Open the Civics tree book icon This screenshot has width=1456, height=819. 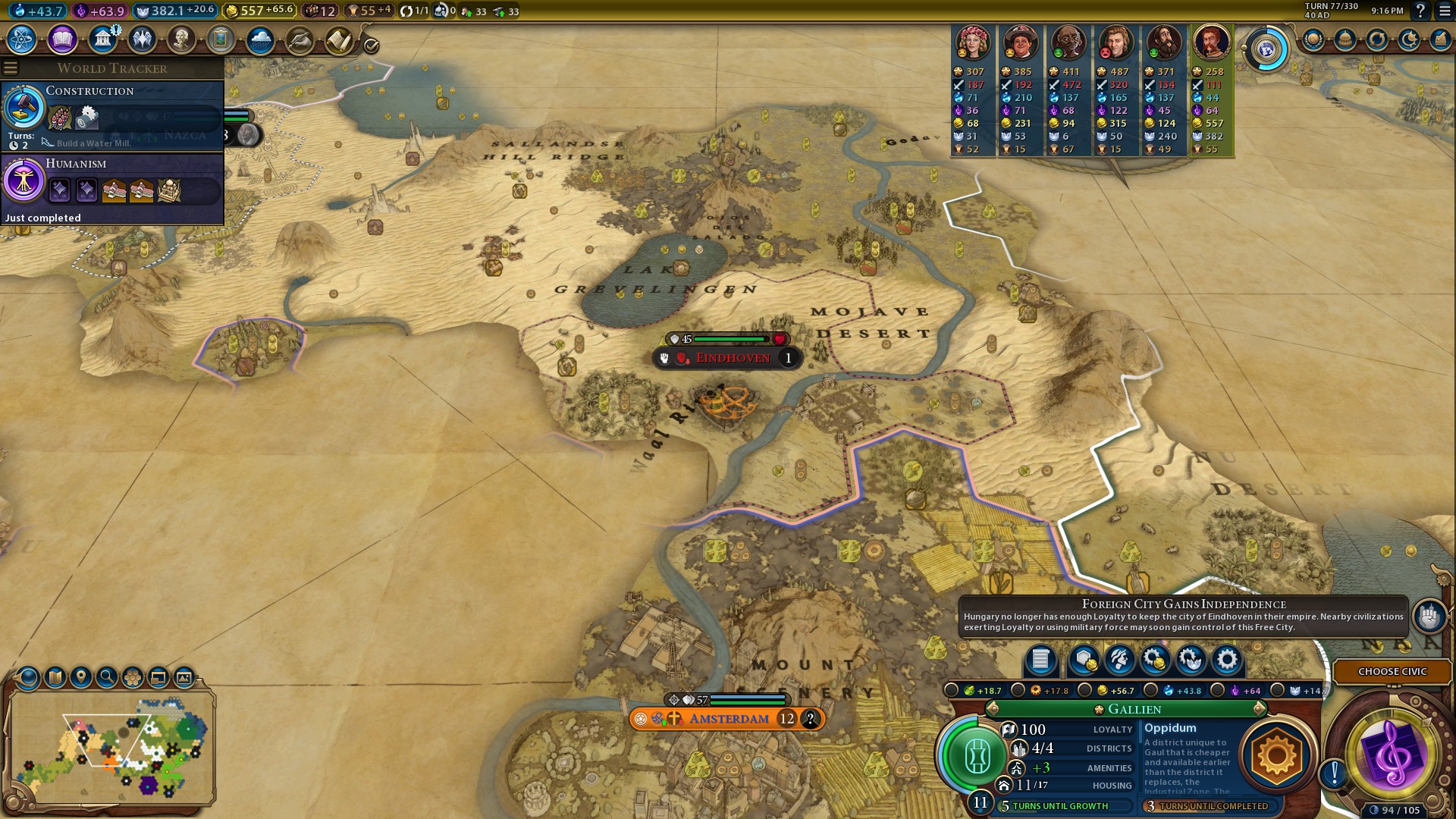click(62, 39)
